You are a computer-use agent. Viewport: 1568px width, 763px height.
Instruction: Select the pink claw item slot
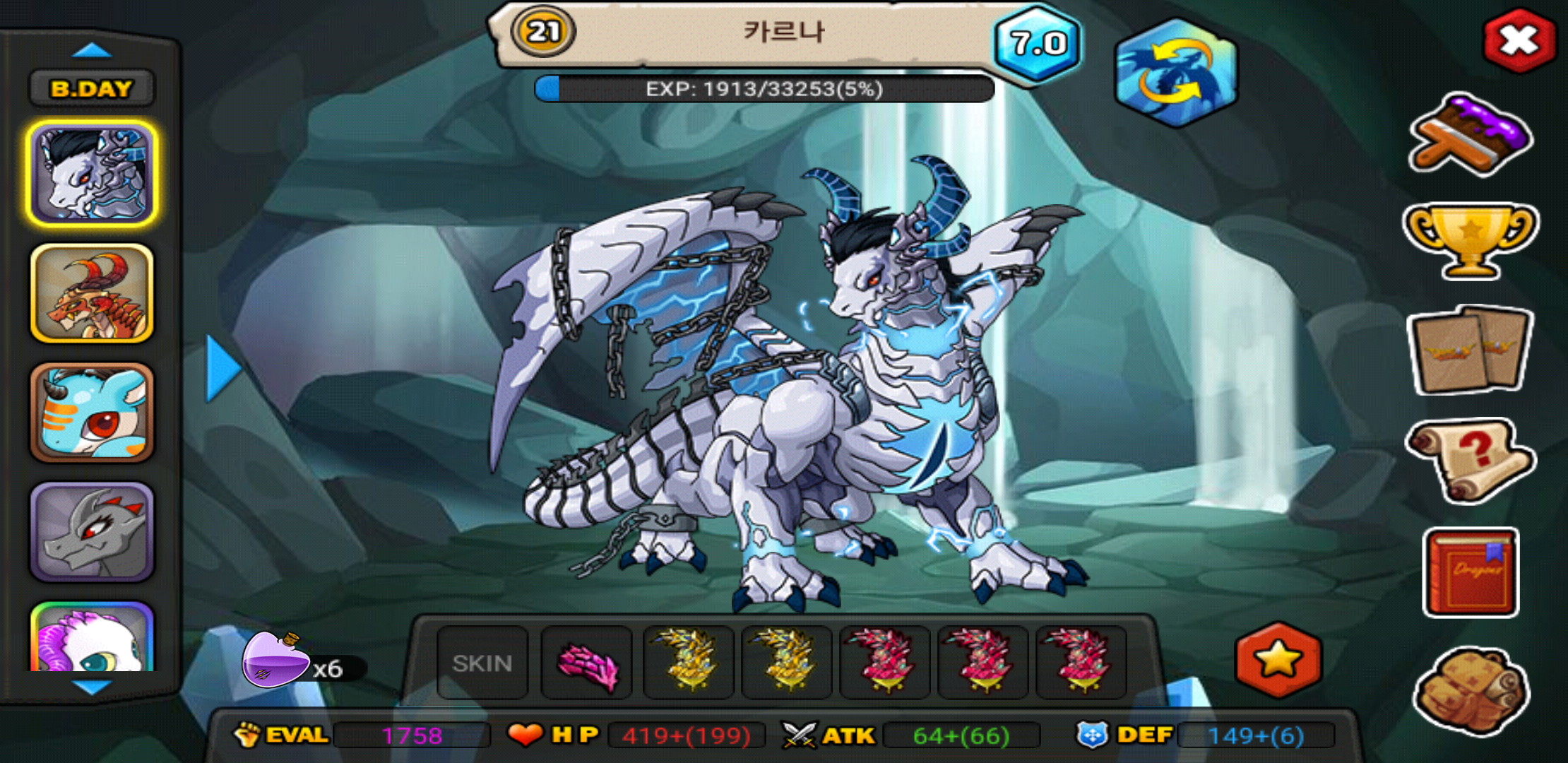click(586, 663)
